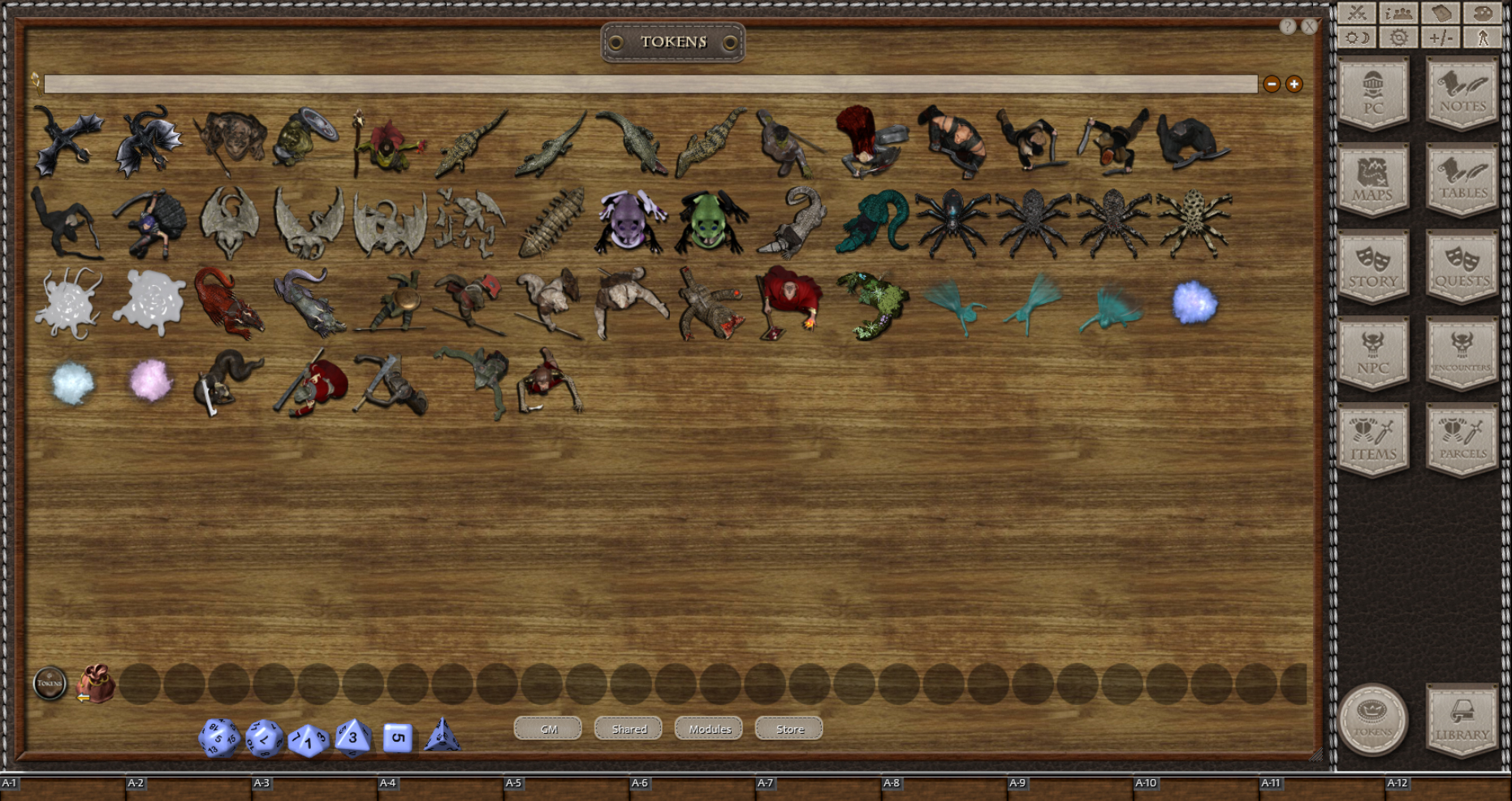Open the Options gear icon
Viewport: 1512px width, 801px height.
(x=1398, y=37)
